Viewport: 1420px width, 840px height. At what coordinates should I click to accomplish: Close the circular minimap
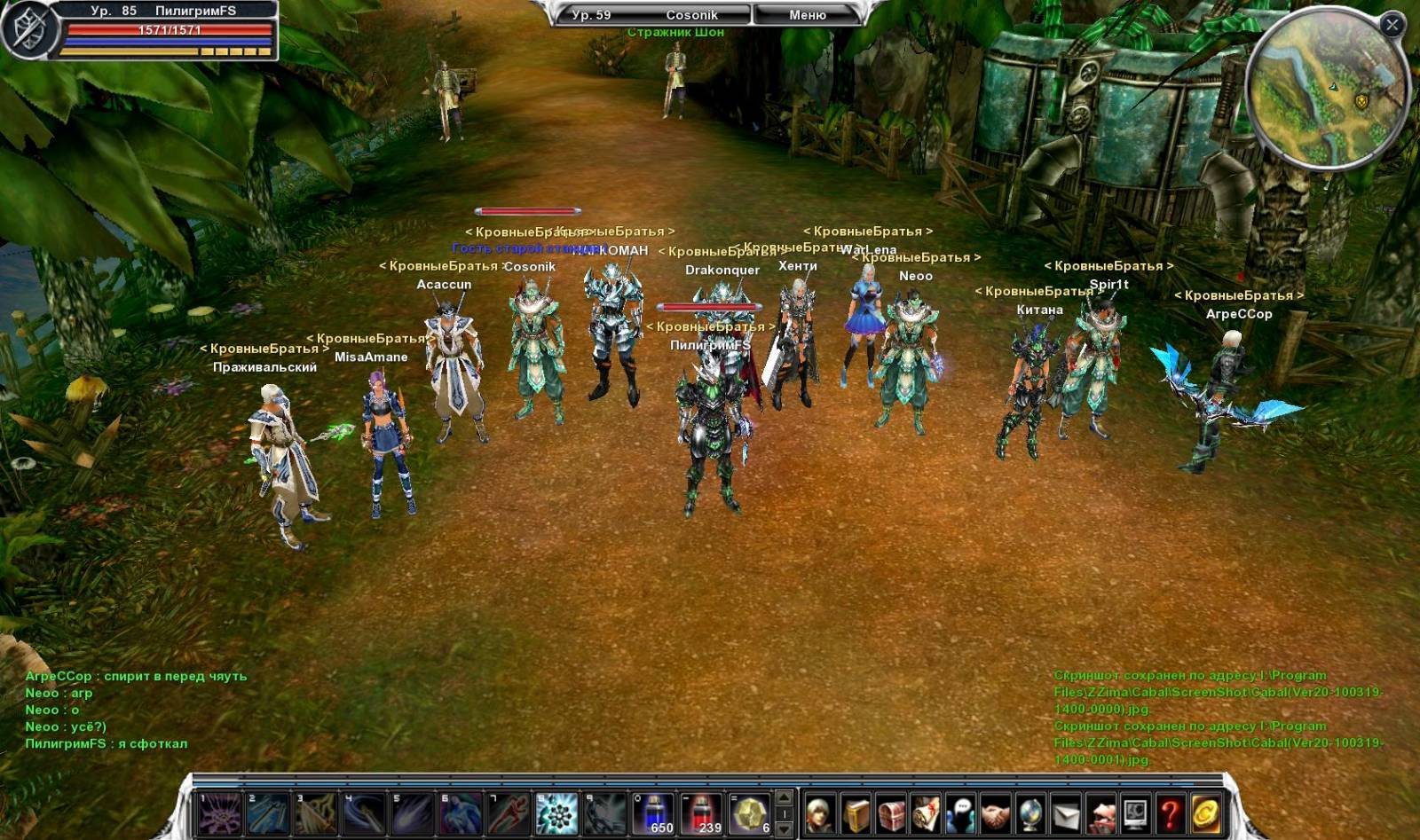coord(1392,25)
